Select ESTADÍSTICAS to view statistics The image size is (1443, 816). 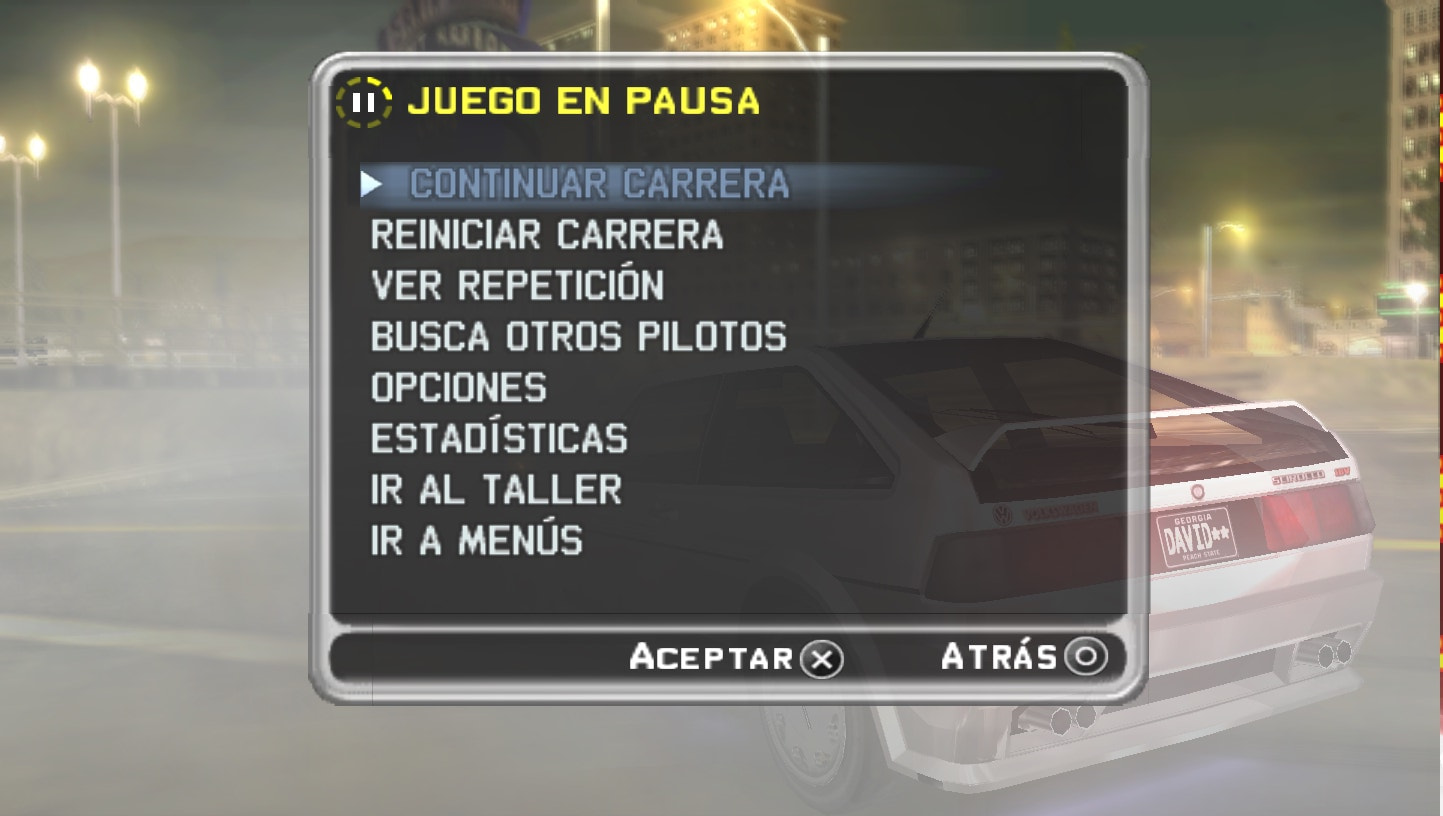[x=498, y=439]
